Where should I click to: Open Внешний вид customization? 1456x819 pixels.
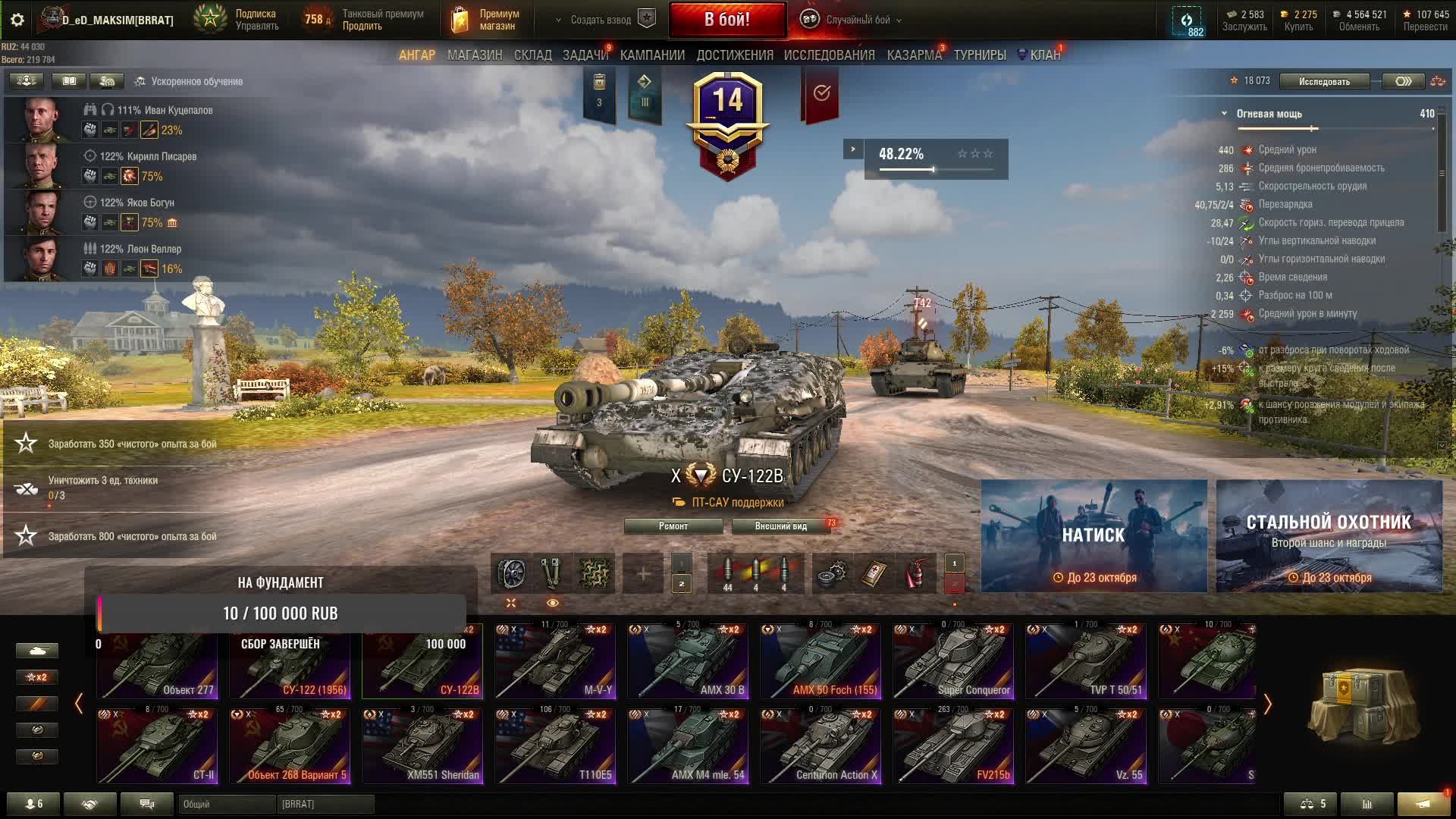780,526
